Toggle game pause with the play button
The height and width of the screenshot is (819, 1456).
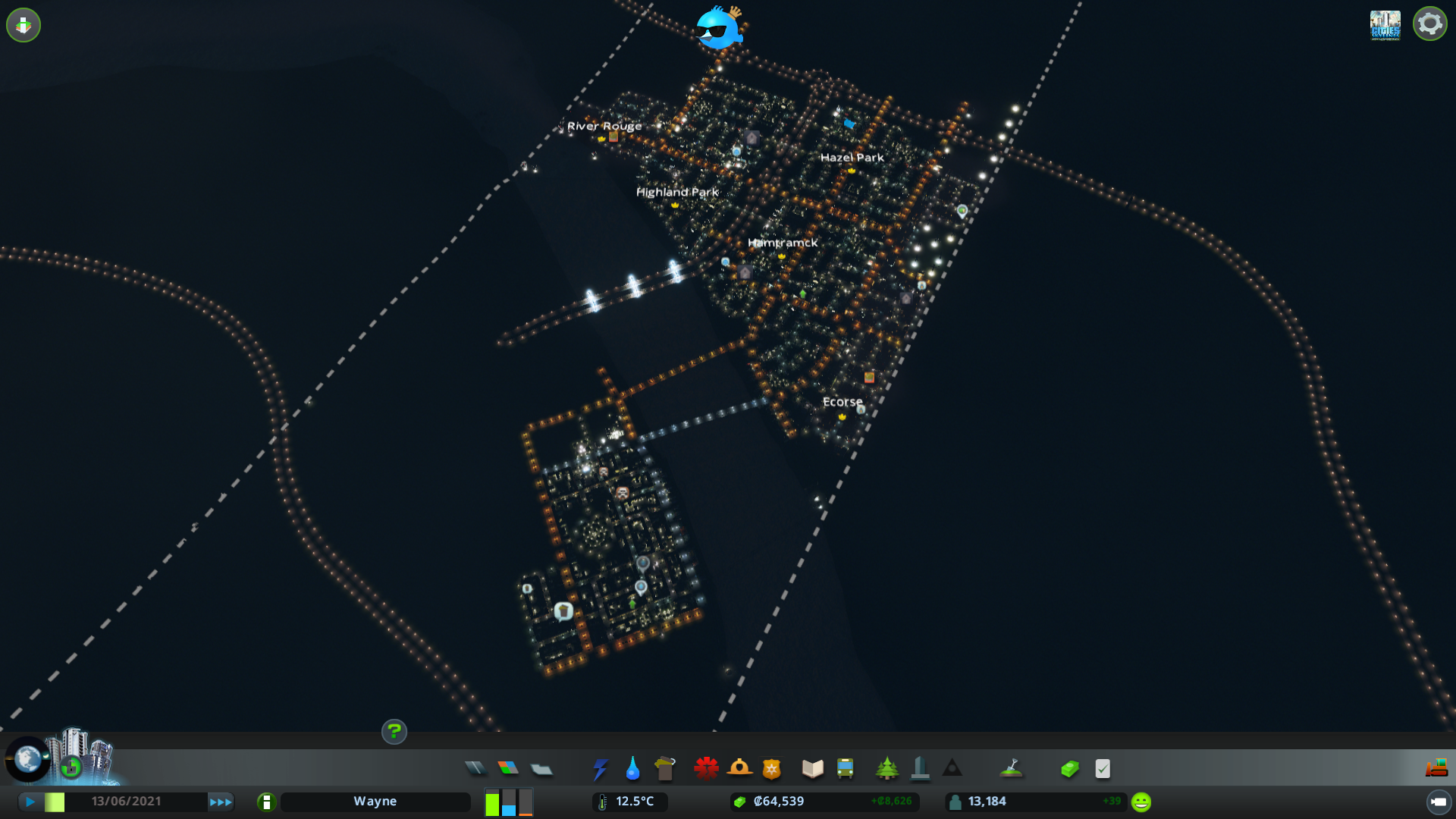tap(29, 801)
